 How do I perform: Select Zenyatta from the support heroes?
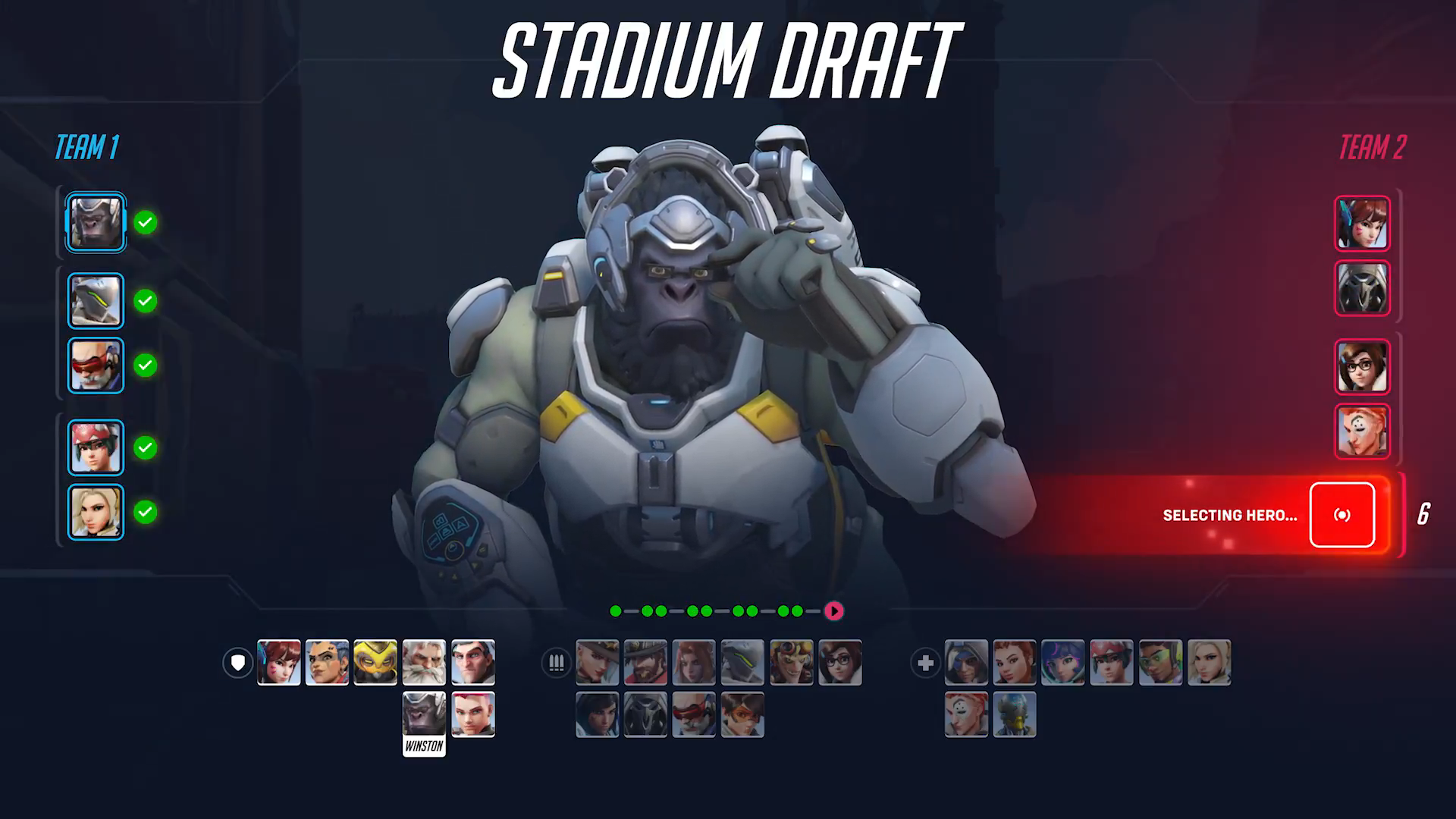click(x=1015, y=714)
